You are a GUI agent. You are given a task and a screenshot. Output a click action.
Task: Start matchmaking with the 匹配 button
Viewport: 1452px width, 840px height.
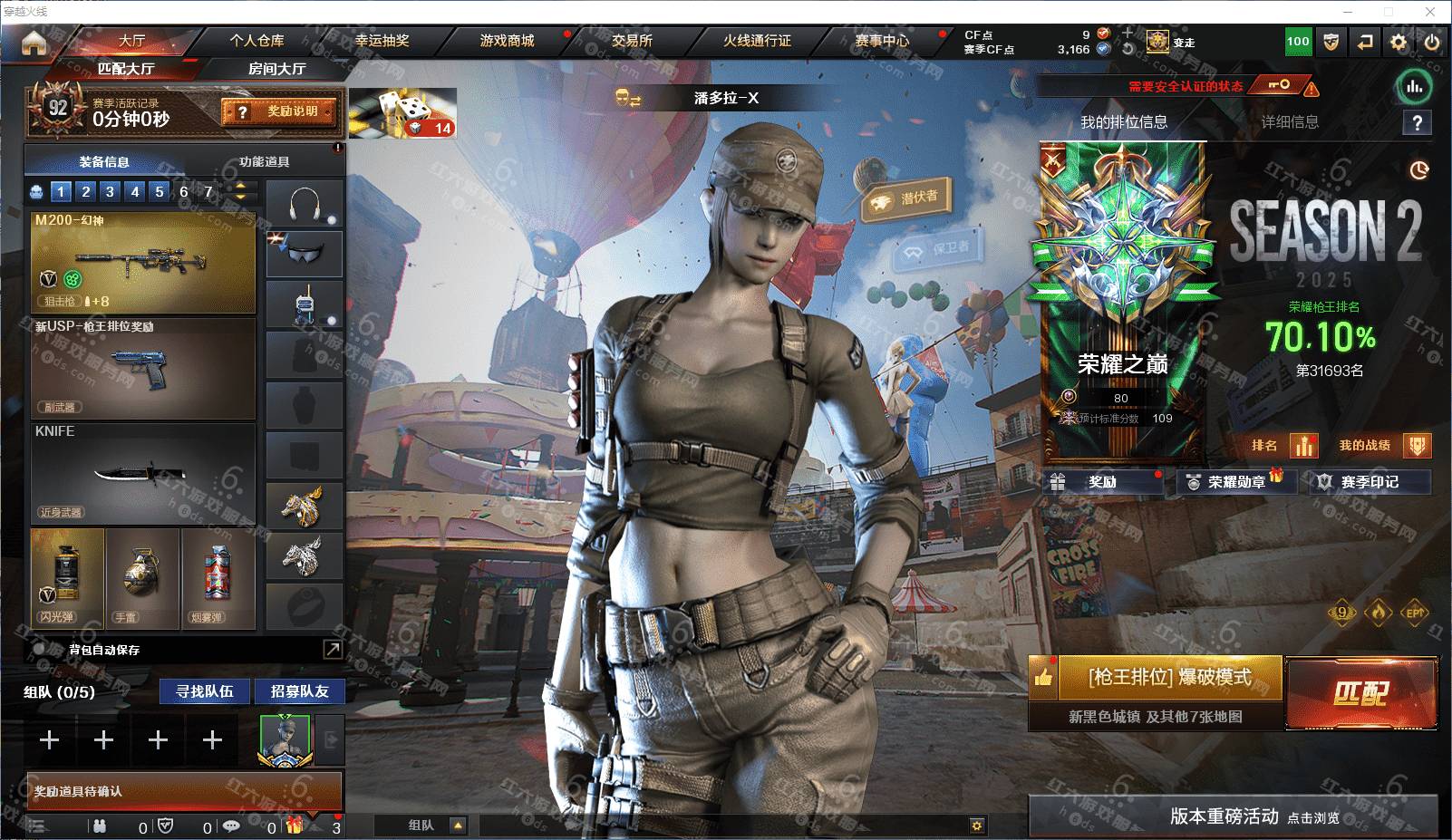(x=1360, y=694)
